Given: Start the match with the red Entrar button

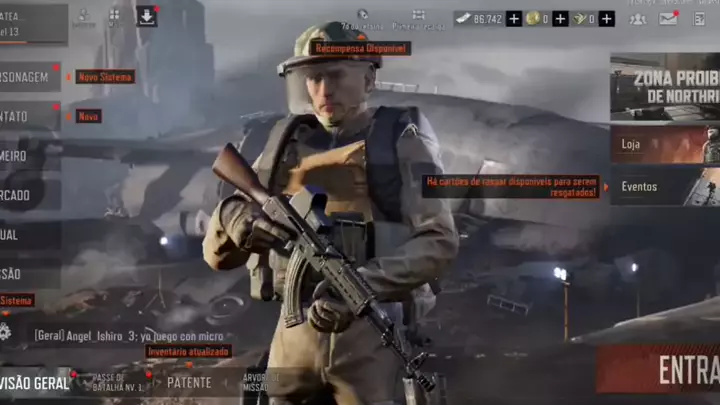Looking at the screenshot, I should tap(658, 370).
